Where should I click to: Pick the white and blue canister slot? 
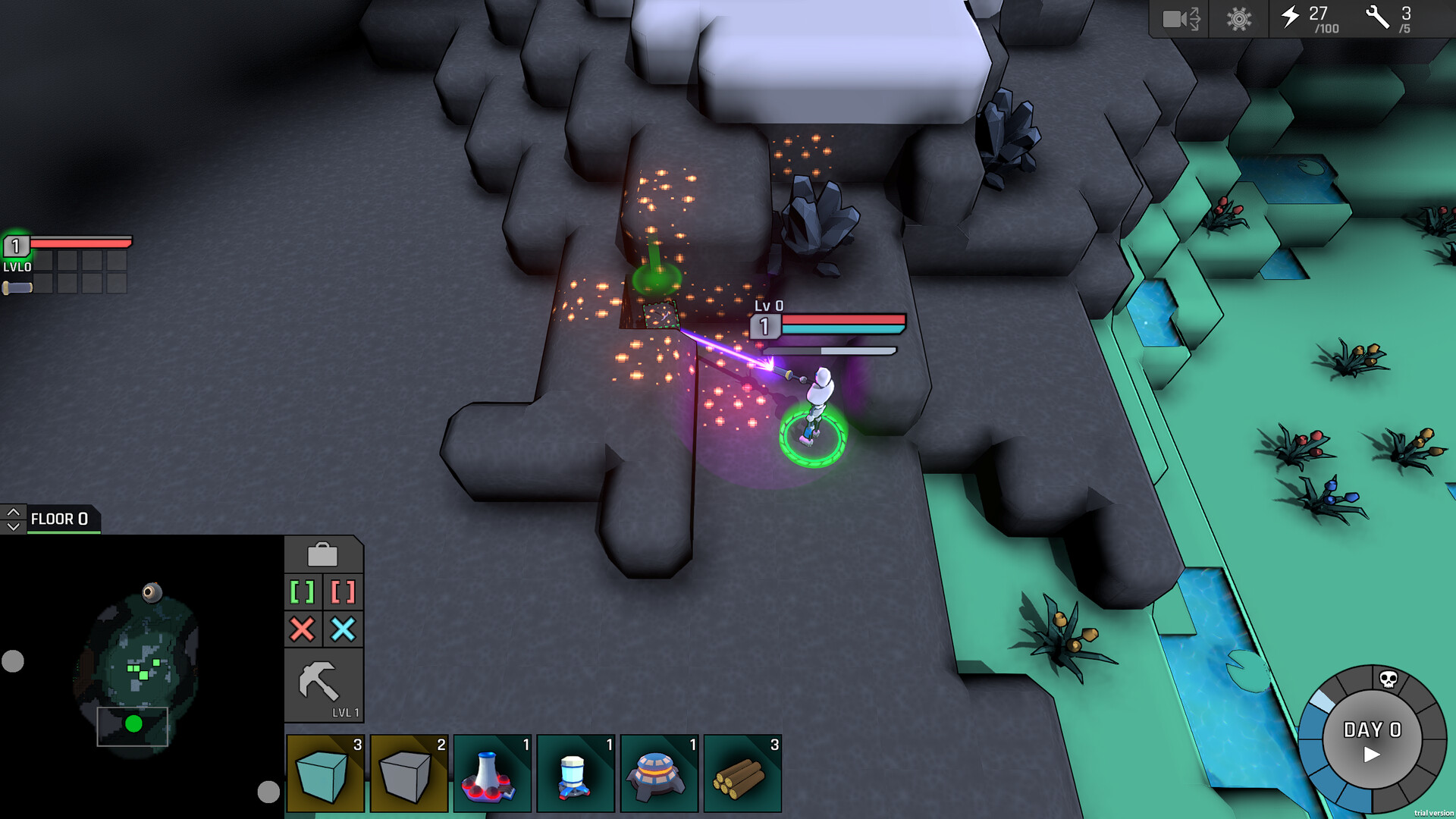(576, 773)
